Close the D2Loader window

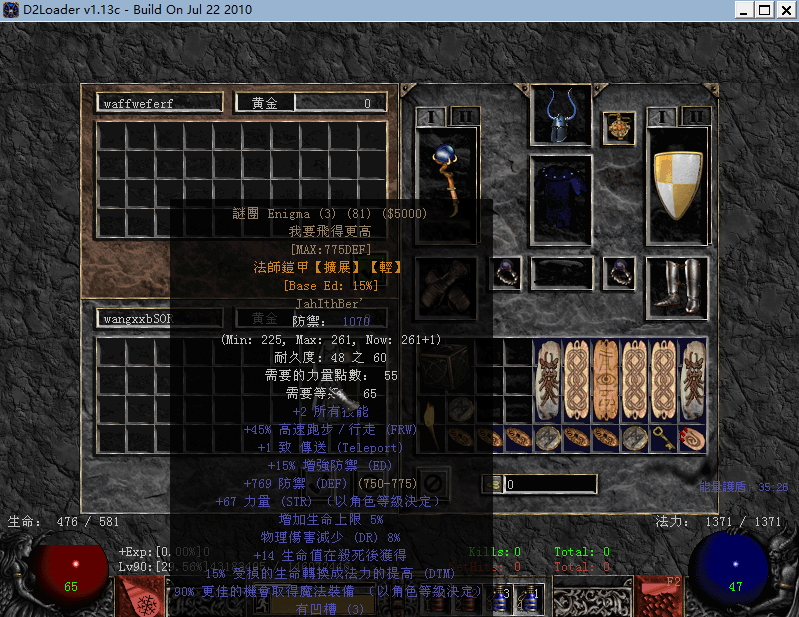tap(785, 10)
